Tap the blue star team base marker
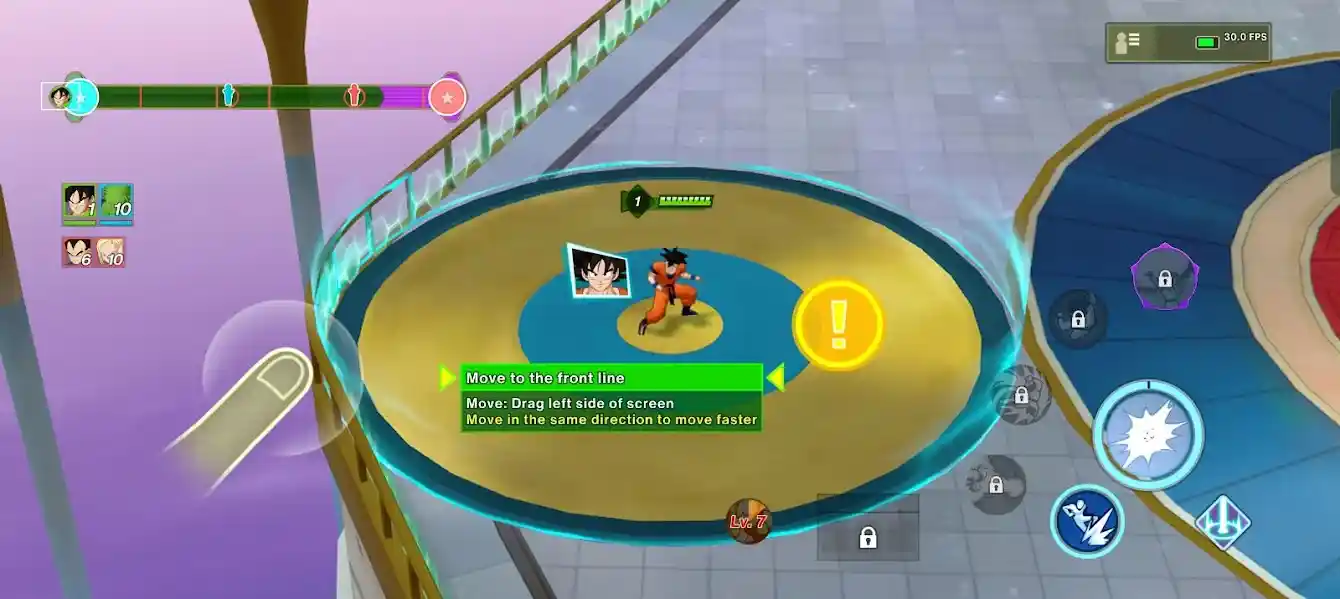 (x=81, y=97)
